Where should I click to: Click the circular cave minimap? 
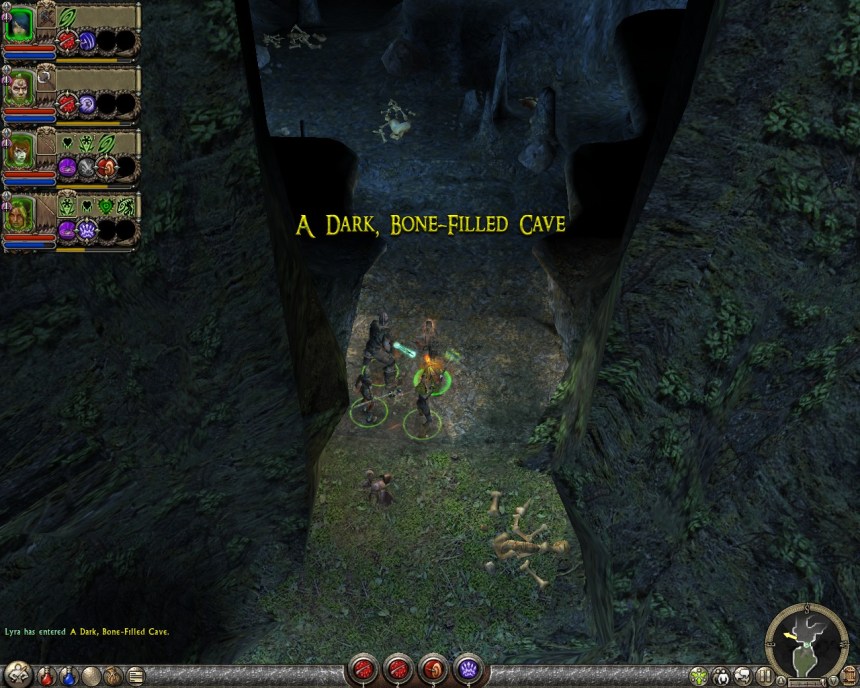(806, 641)
